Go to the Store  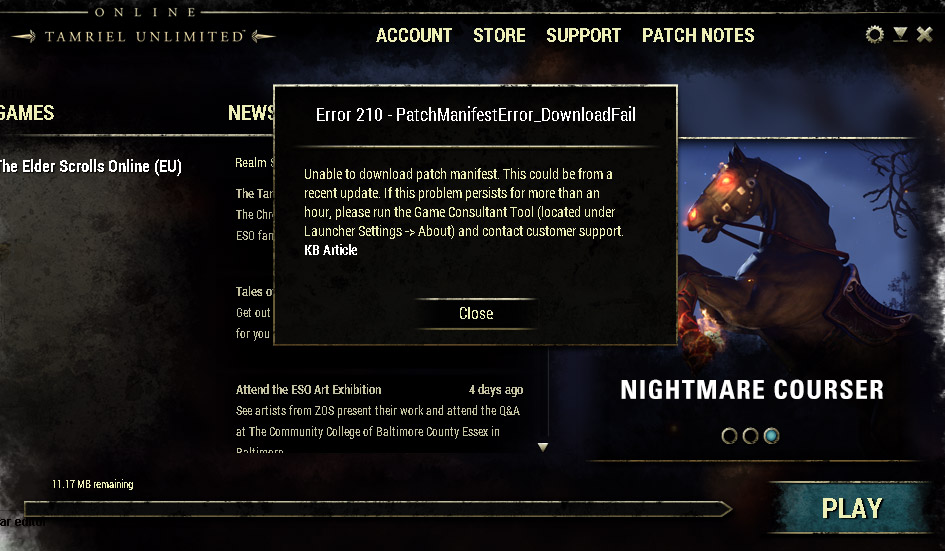click(x=499, y=35)
